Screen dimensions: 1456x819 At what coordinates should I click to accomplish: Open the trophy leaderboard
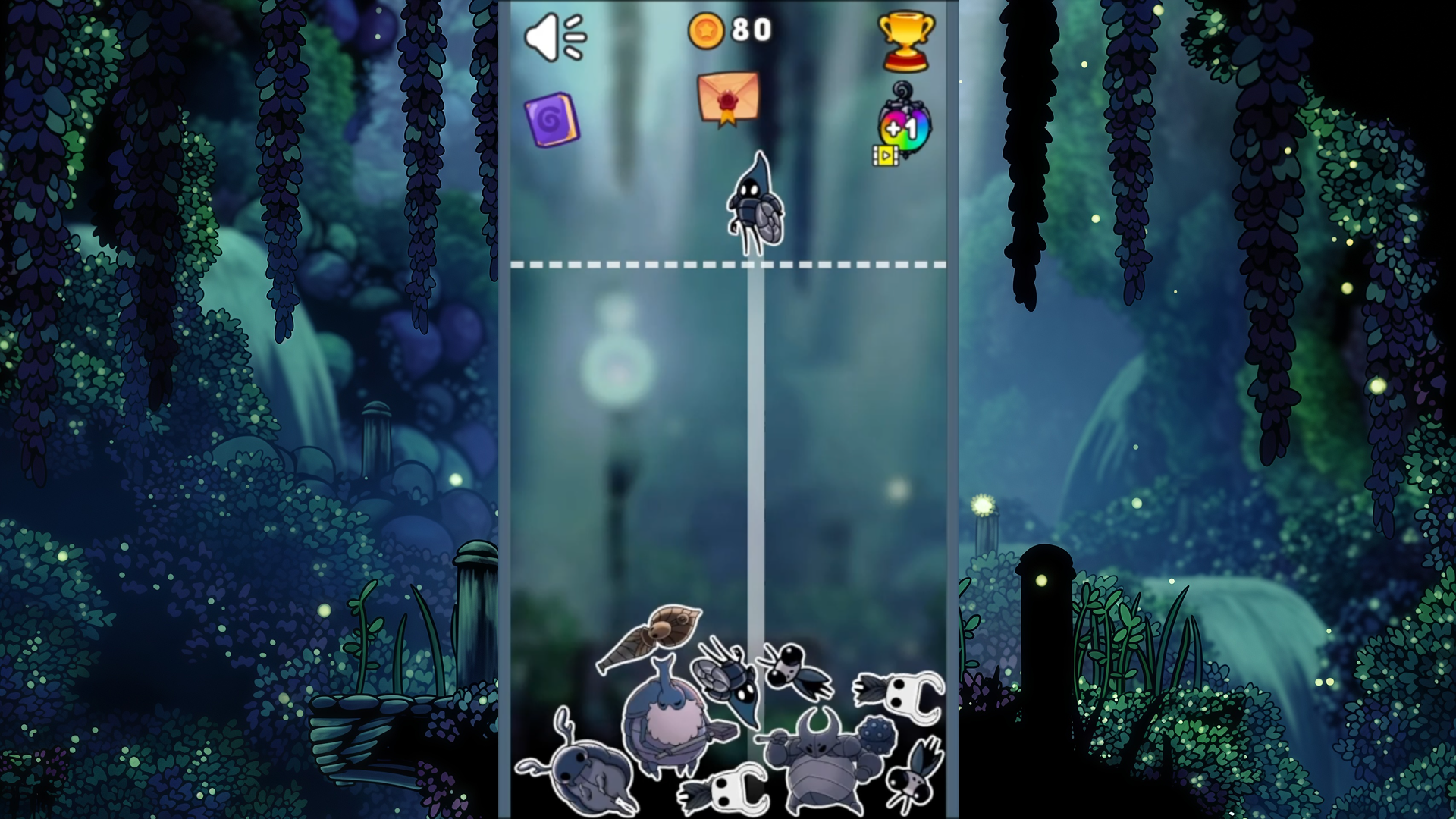coord(907,40)
